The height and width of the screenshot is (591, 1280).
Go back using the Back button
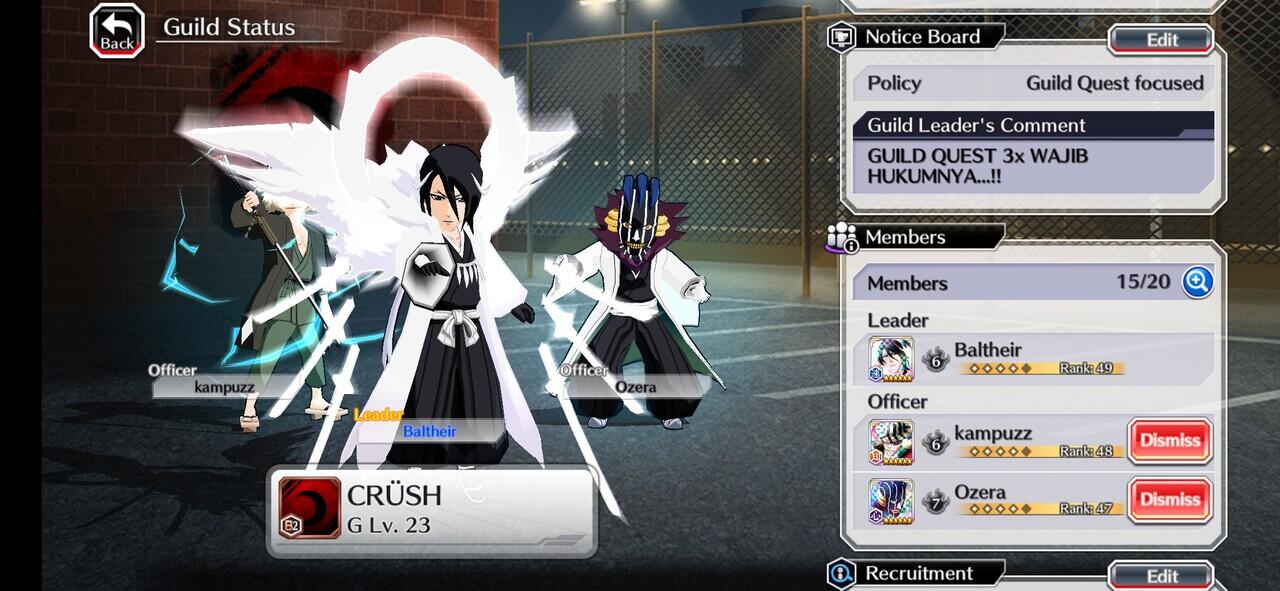pyautogui.click(x=117, y=30)
